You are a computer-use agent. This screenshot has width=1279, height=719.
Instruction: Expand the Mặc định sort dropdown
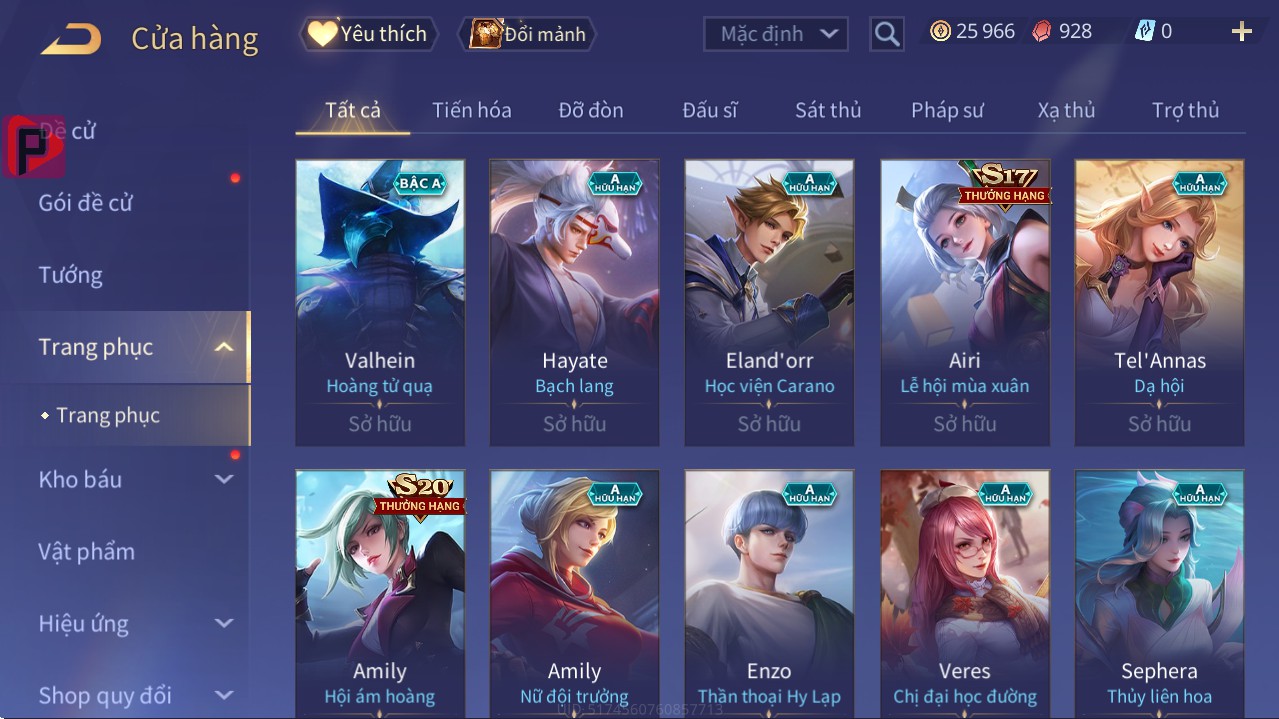click(776, 34)
